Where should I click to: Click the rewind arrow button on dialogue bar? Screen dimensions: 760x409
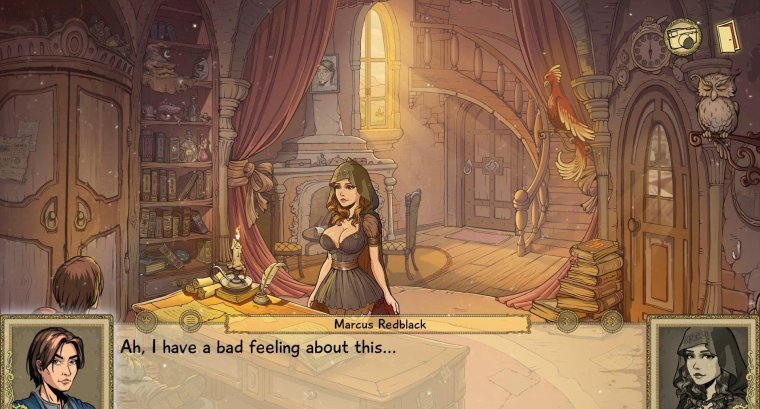[x=145, y=322]
